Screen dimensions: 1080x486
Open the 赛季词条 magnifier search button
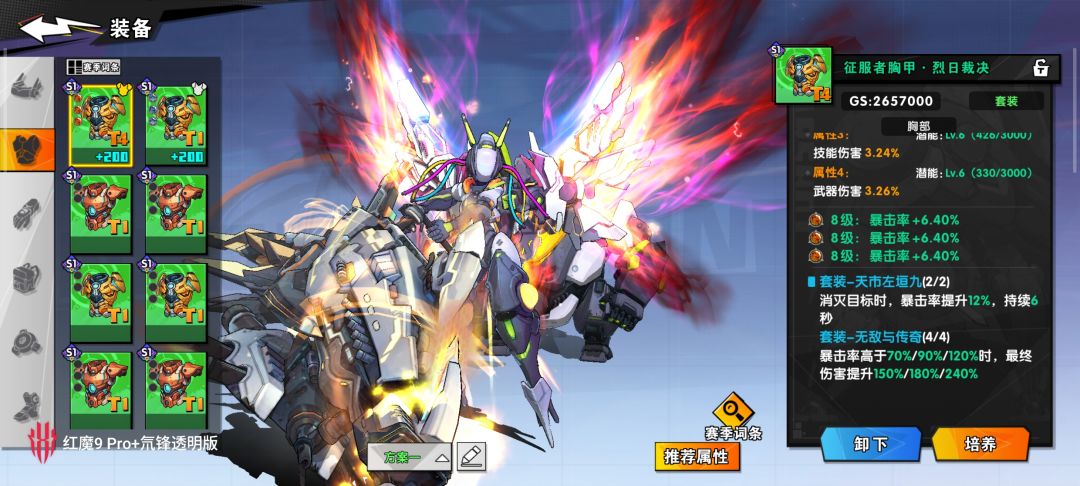tap(733, 409)
